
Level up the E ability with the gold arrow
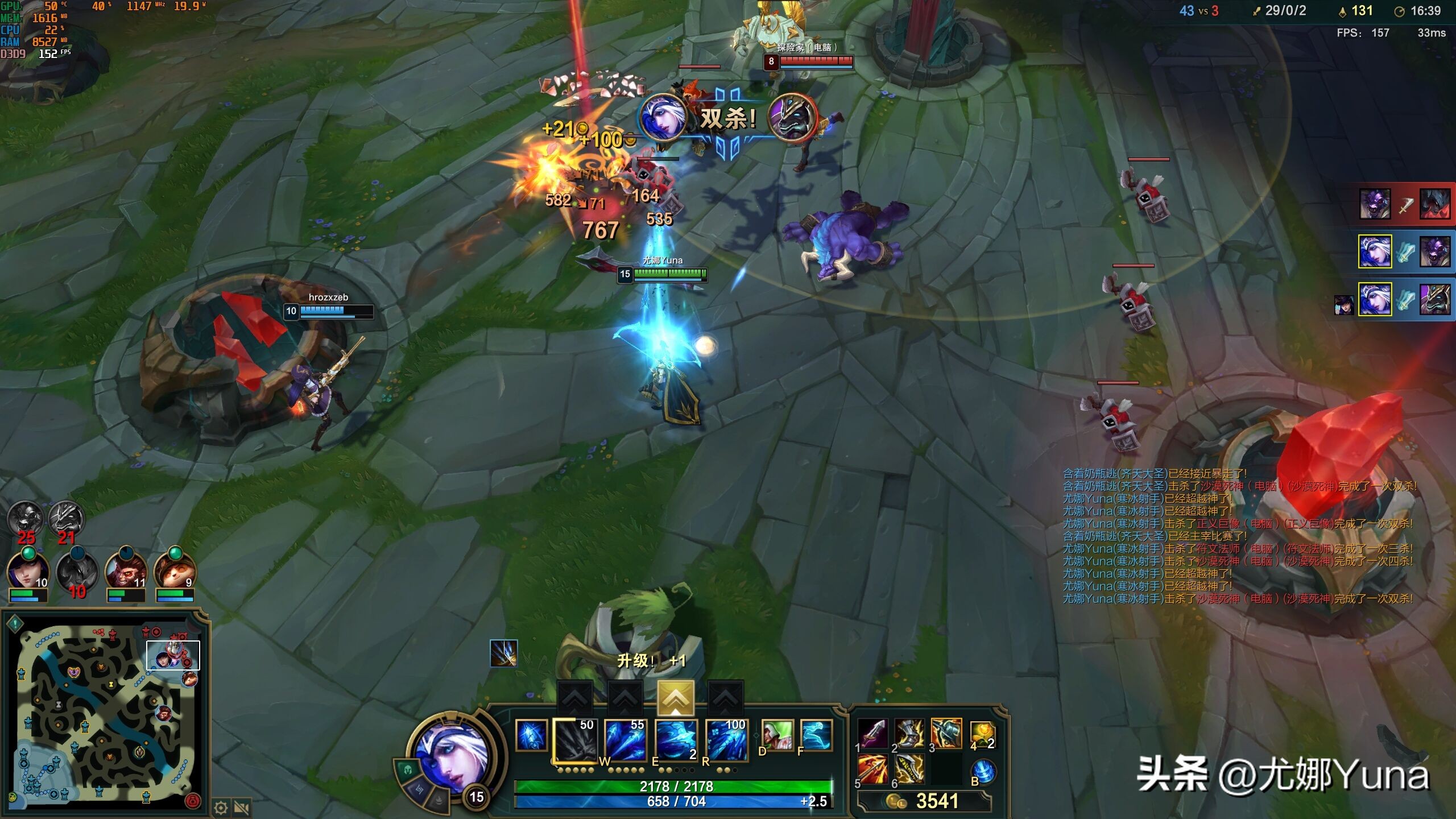(676, 697)
